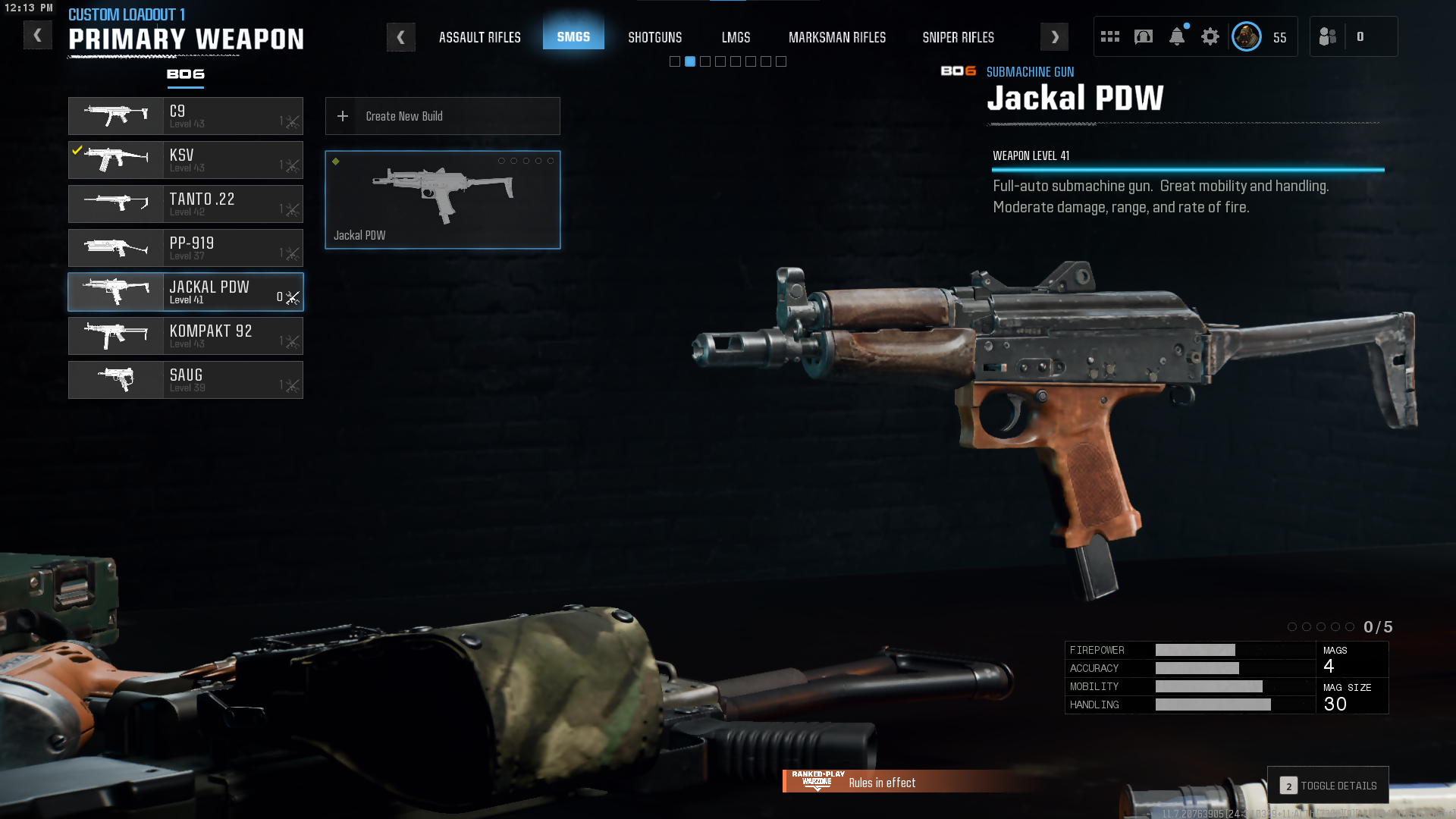
Task: Select the KSV weapon row
Action: 186,160
